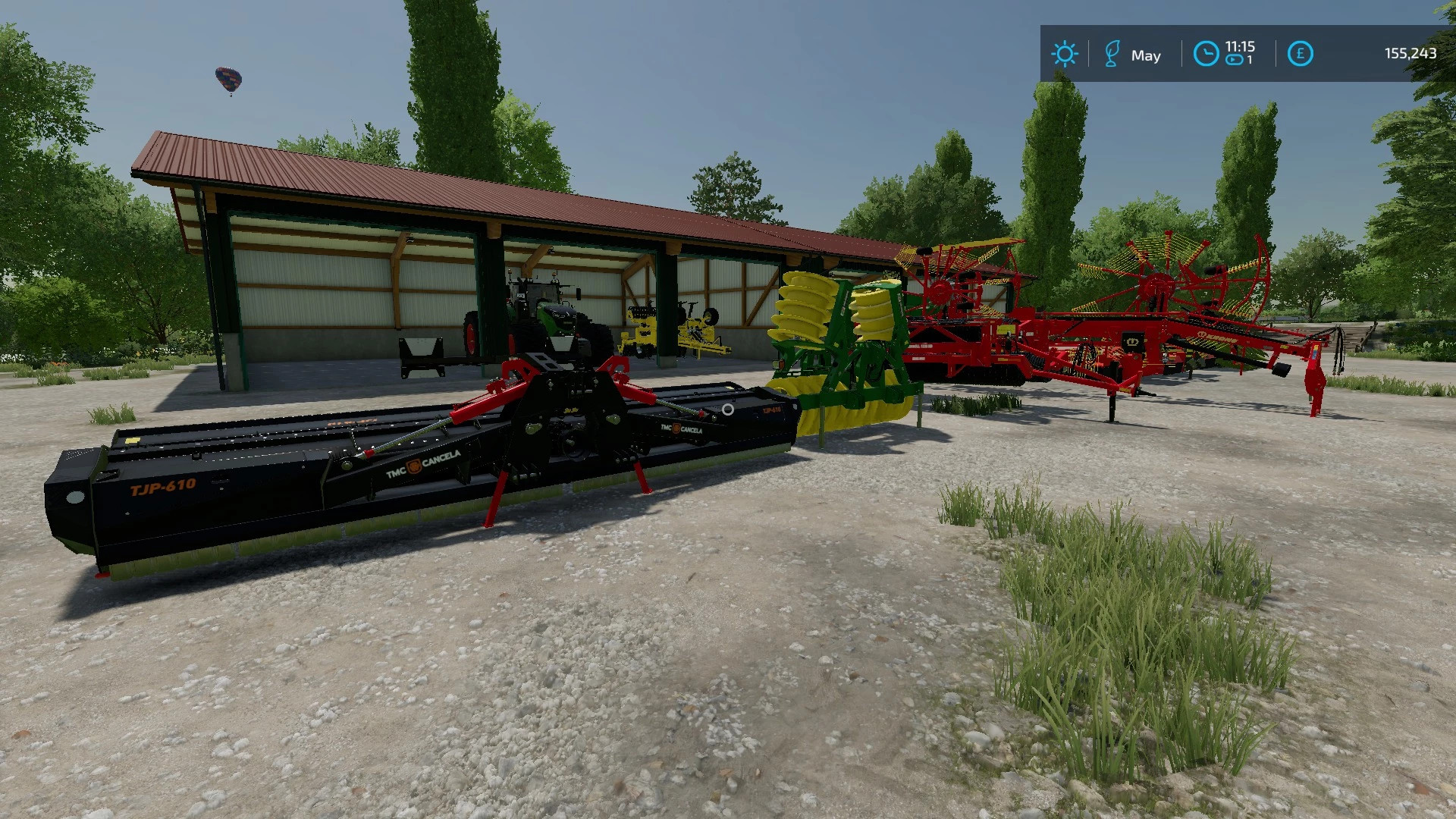Select the leaf crop-growth icon beside May
The height and width of the screenshot is (819, 1456).
coord(1112,55)
